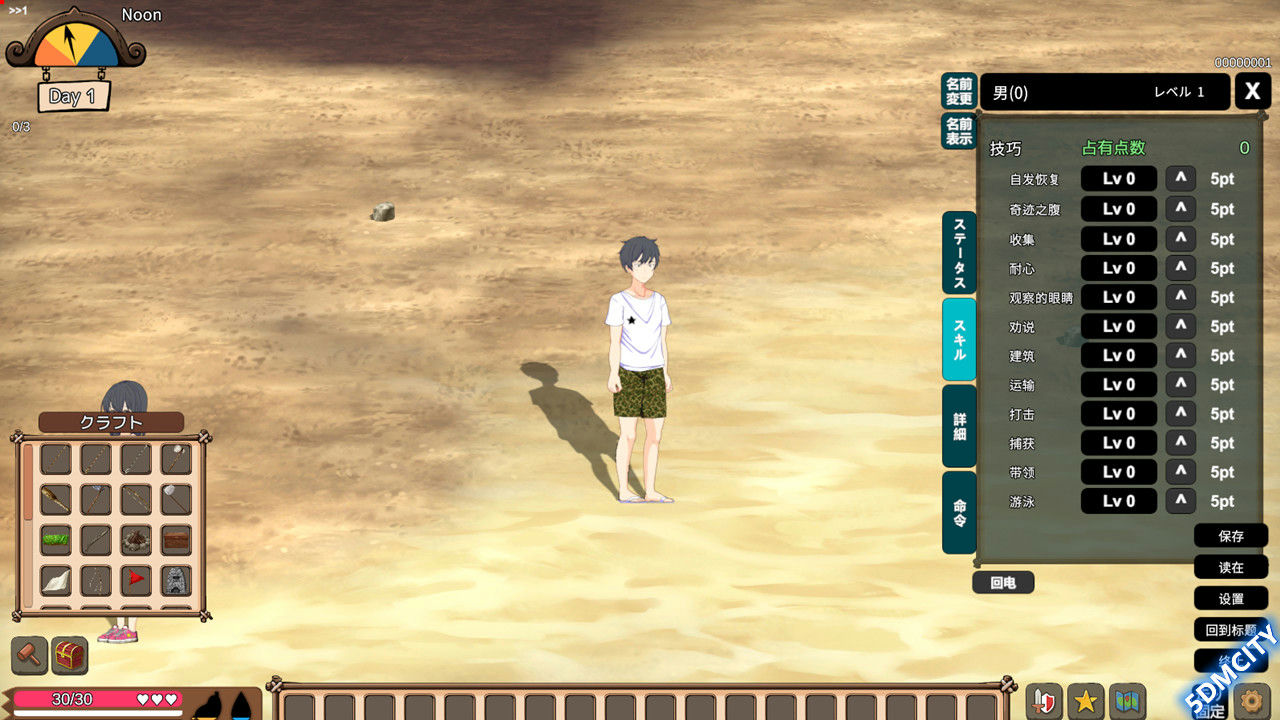Upgrade the 收集 gathering skill
Viewport: 1280px width, 720px height.
pyautogui.click(x=1180, y=238)
